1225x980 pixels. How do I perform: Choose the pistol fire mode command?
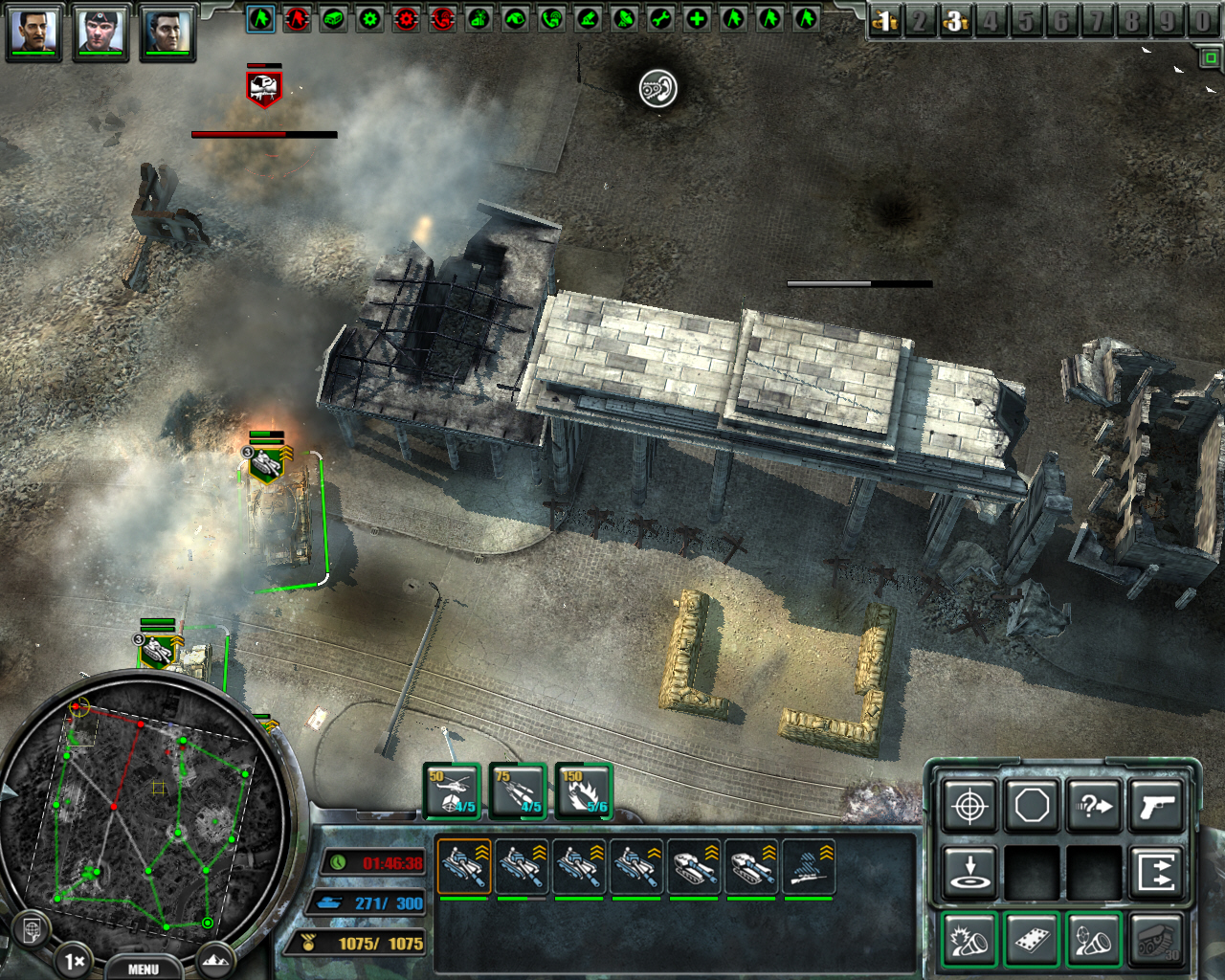1156,806
